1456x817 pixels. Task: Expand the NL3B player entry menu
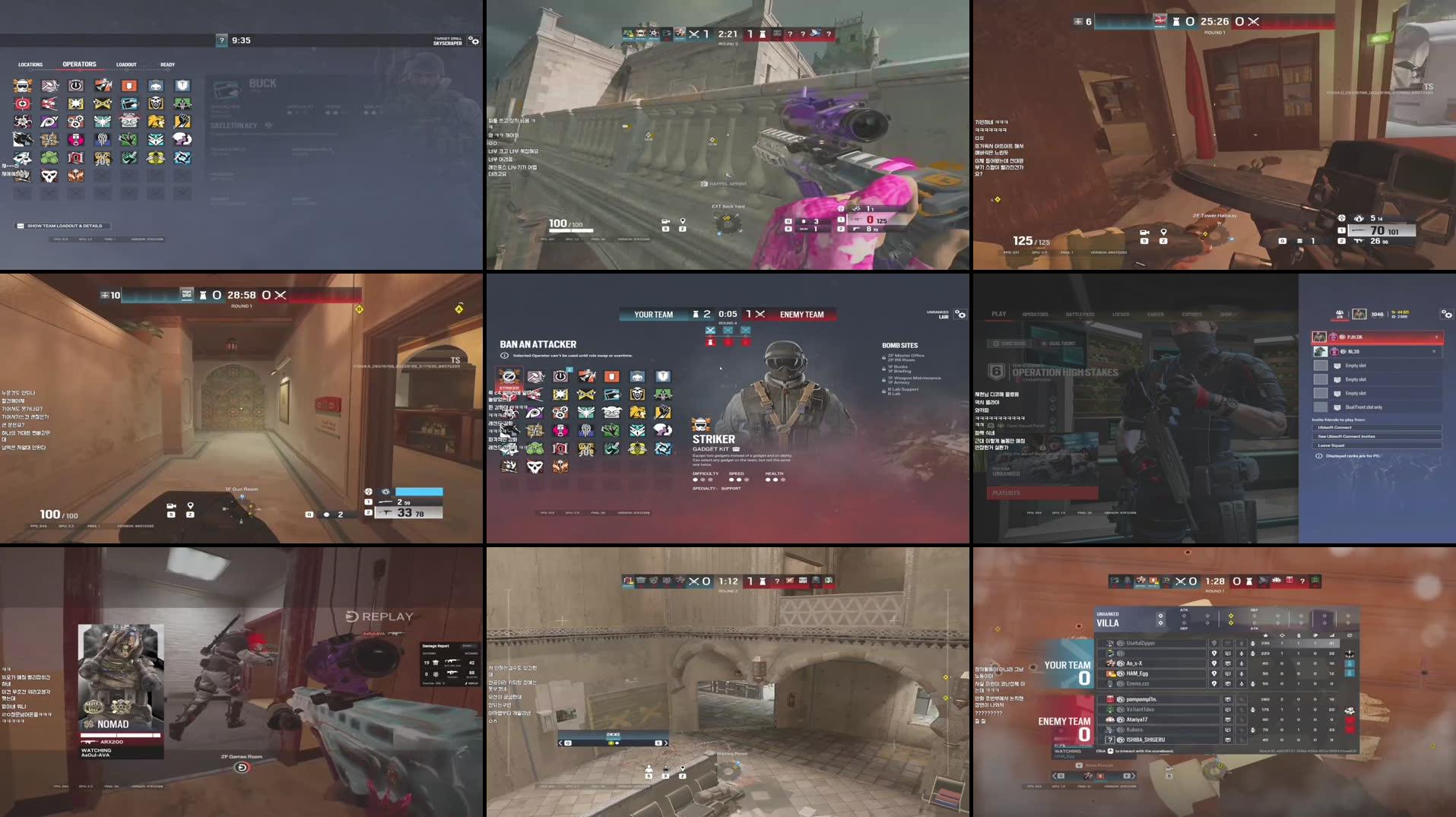[x=1434, y=350]
